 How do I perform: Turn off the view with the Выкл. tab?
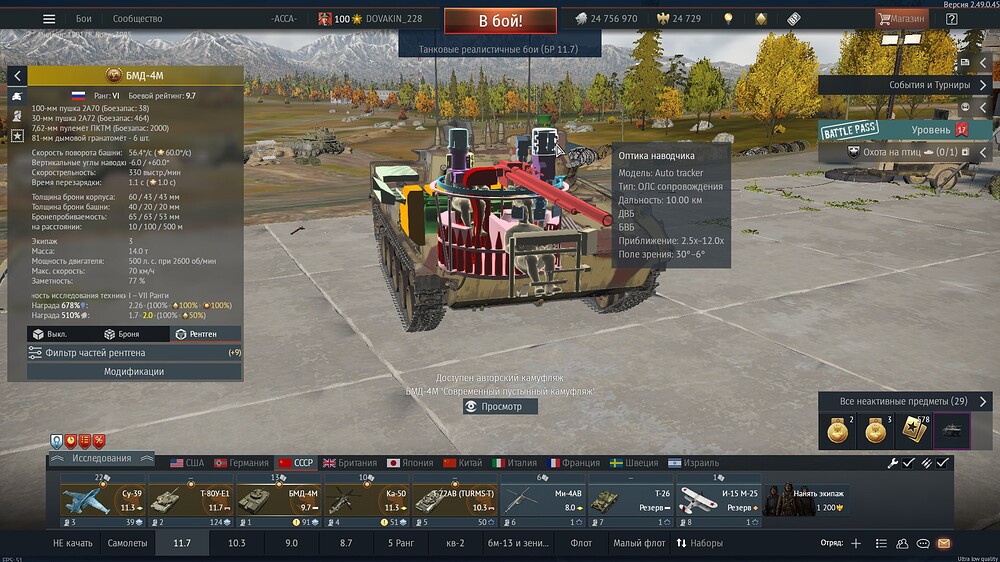[x=52, y=334]
